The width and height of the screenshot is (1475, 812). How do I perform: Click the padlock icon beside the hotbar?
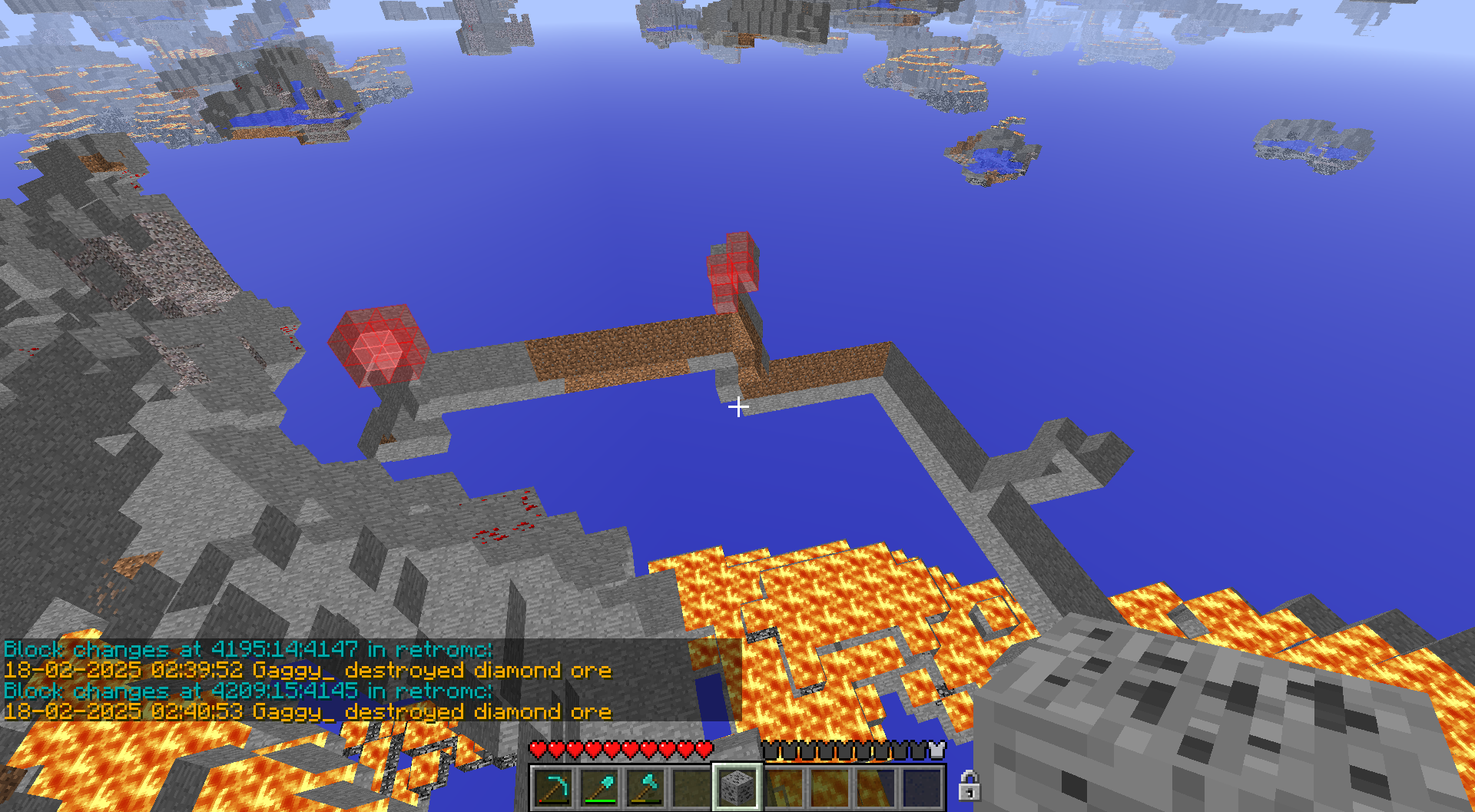pos(969,786)
